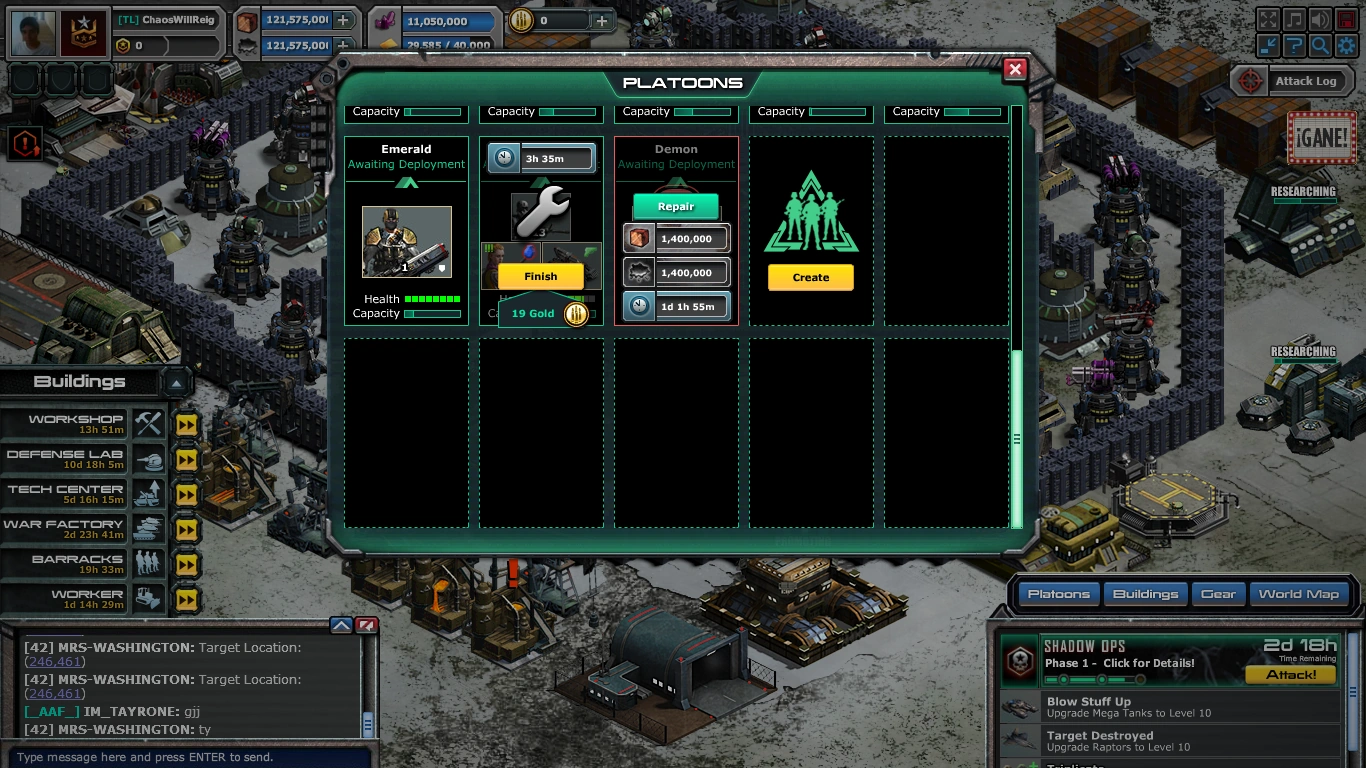Open the in-game search magnifier

pos(1320,45)
